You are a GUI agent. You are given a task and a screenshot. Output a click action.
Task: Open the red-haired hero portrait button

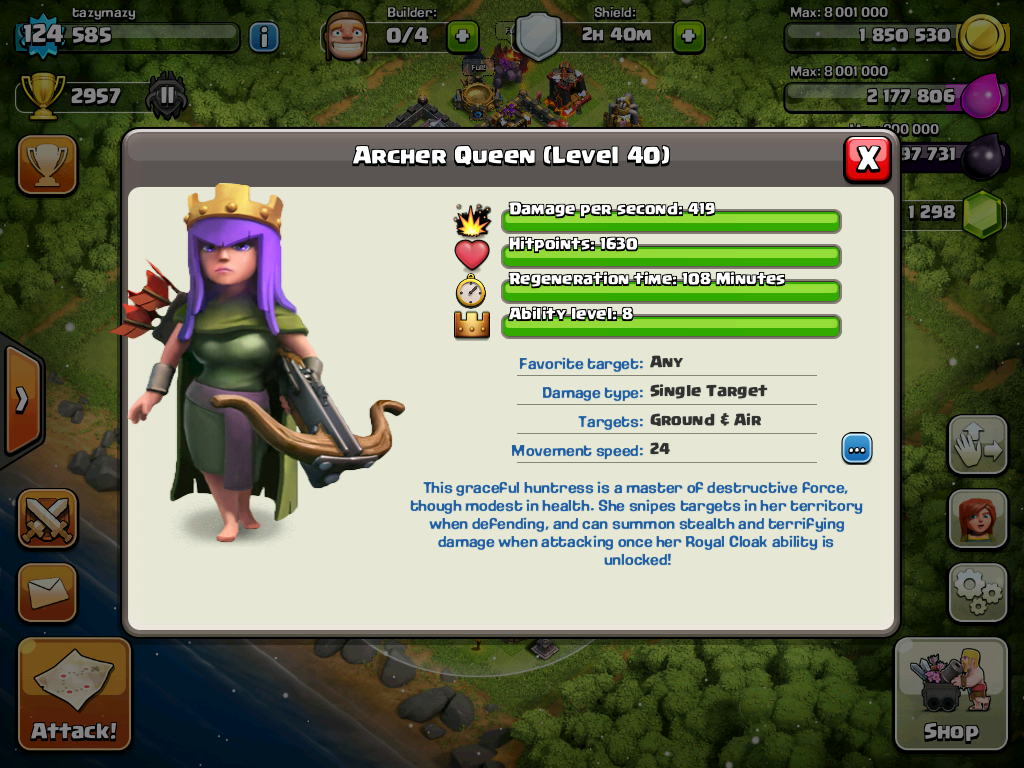pyautogui.click(x=977, y=519)
